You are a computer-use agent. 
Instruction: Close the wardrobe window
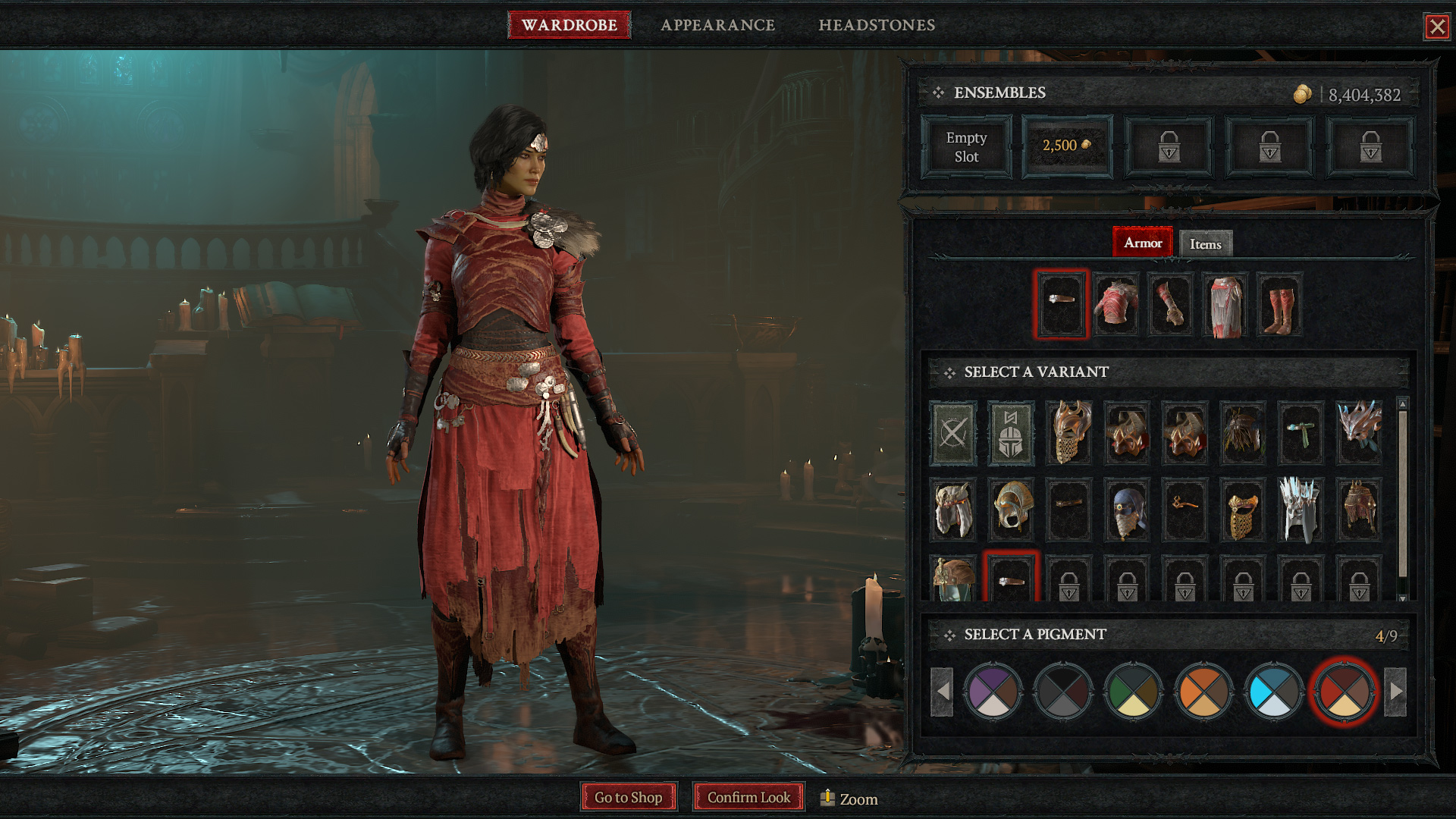[x=1436, y=27]
